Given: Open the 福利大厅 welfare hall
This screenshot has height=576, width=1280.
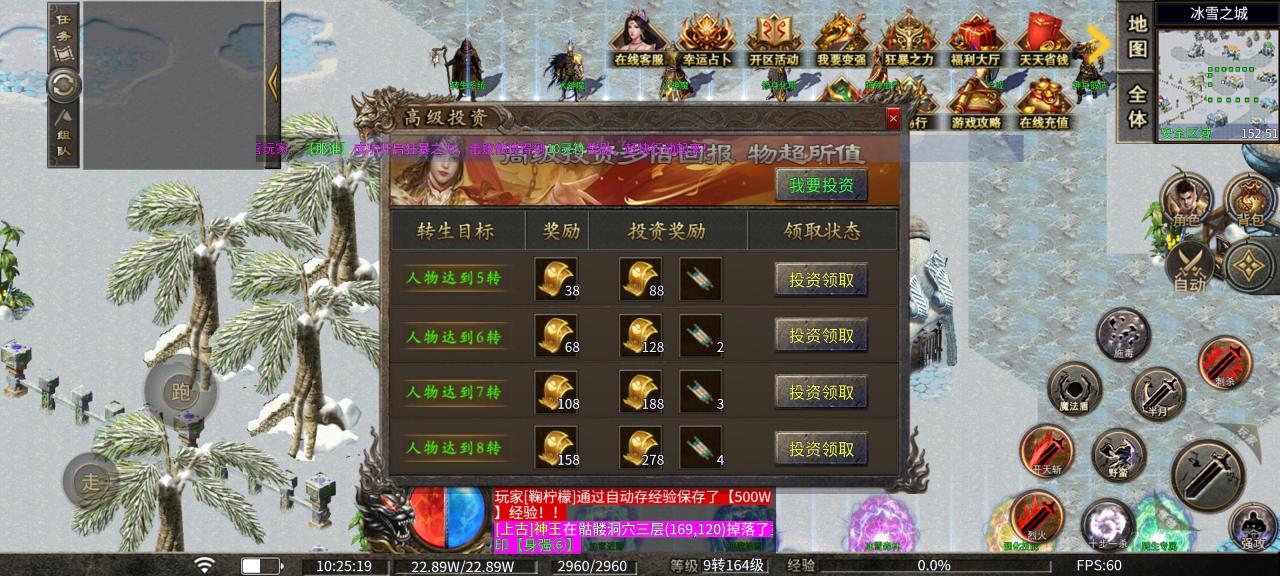Looking at the screenshot, I should [976, 40].
